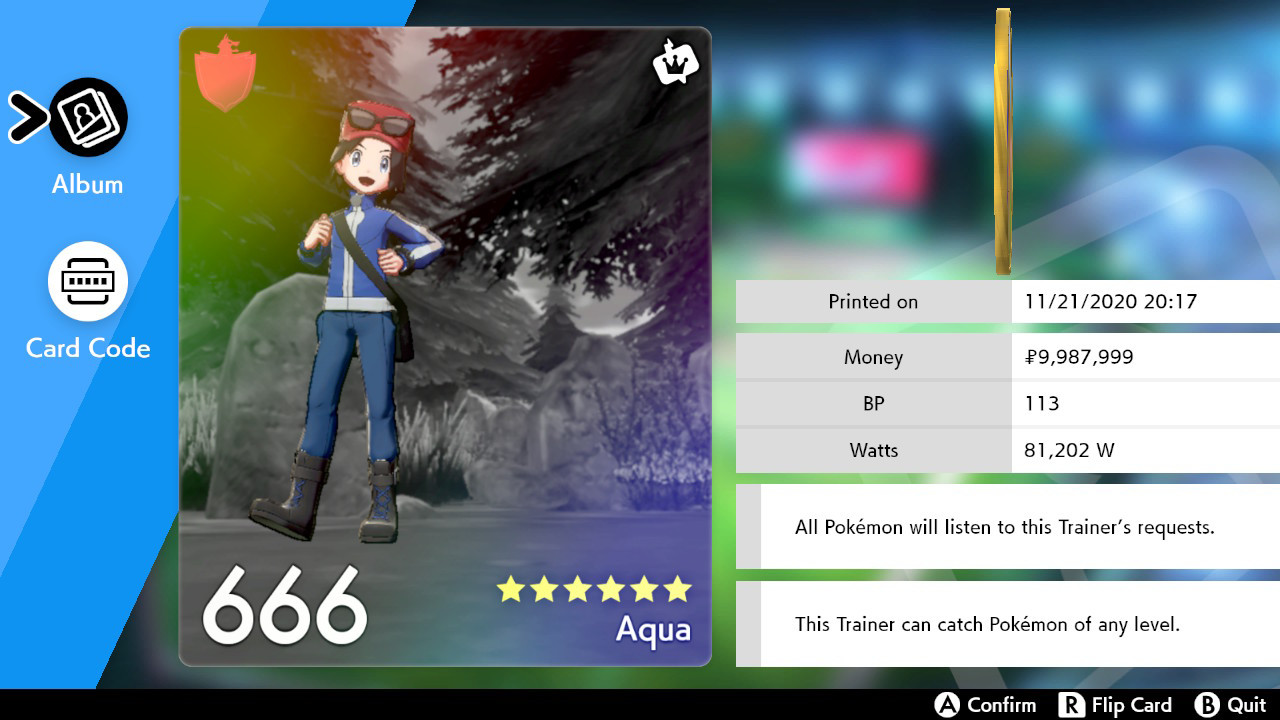Expand the Printed on row
This screenshot has height=720, width=1280.
point(872,301)
